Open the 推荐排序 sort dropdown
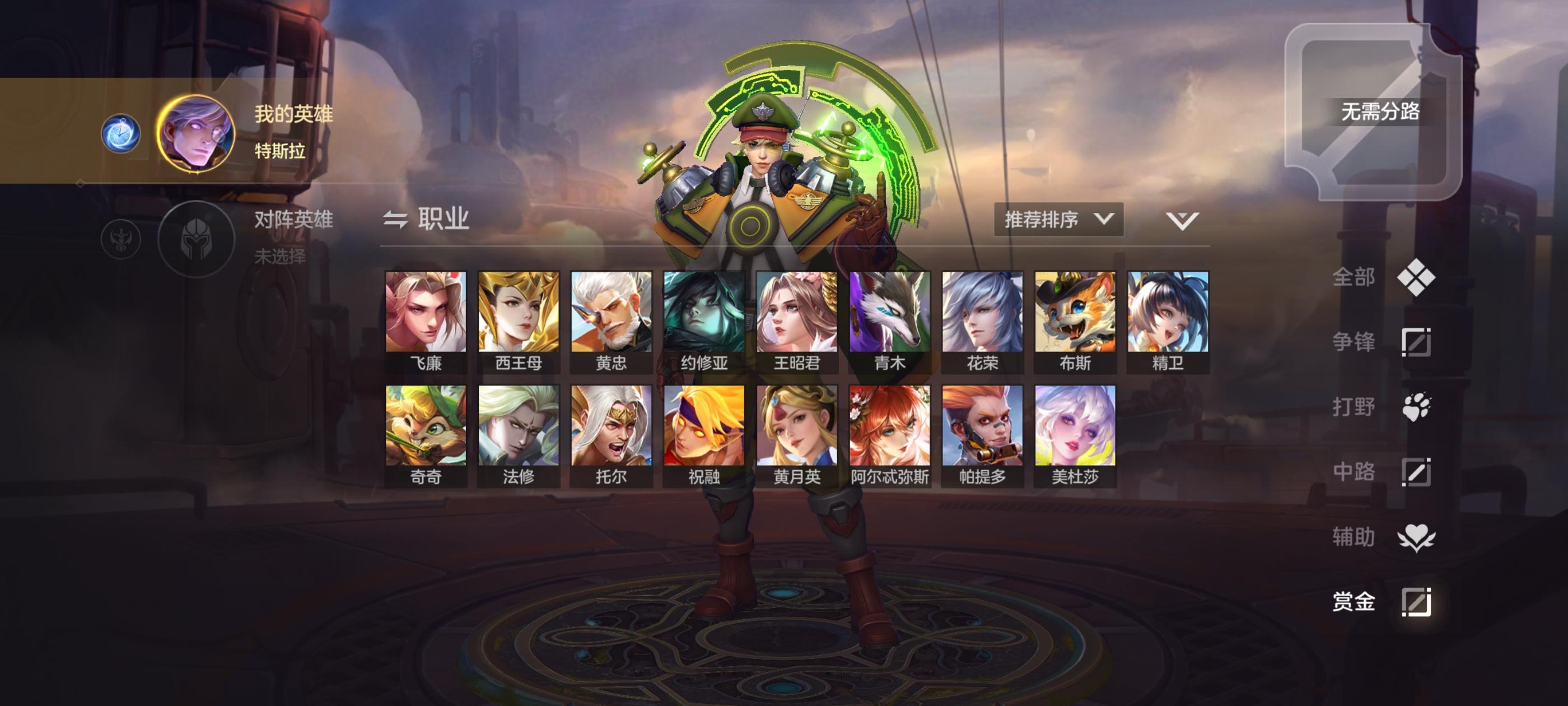The width and height of the screenshot is (1568, 706). point(1058,219)
